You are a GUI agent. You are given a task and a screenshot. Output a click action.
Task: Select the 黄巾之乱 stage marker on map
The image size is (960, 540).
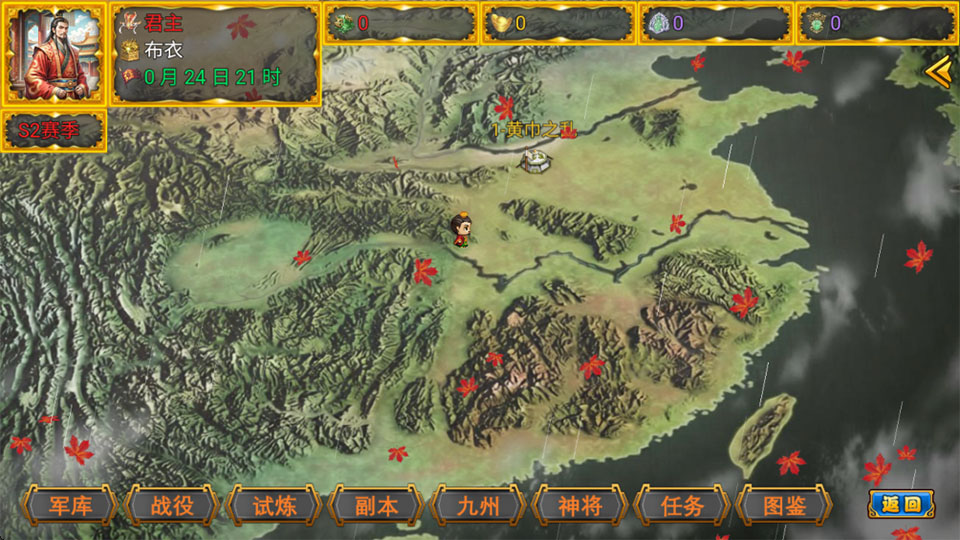coord(538,158)
